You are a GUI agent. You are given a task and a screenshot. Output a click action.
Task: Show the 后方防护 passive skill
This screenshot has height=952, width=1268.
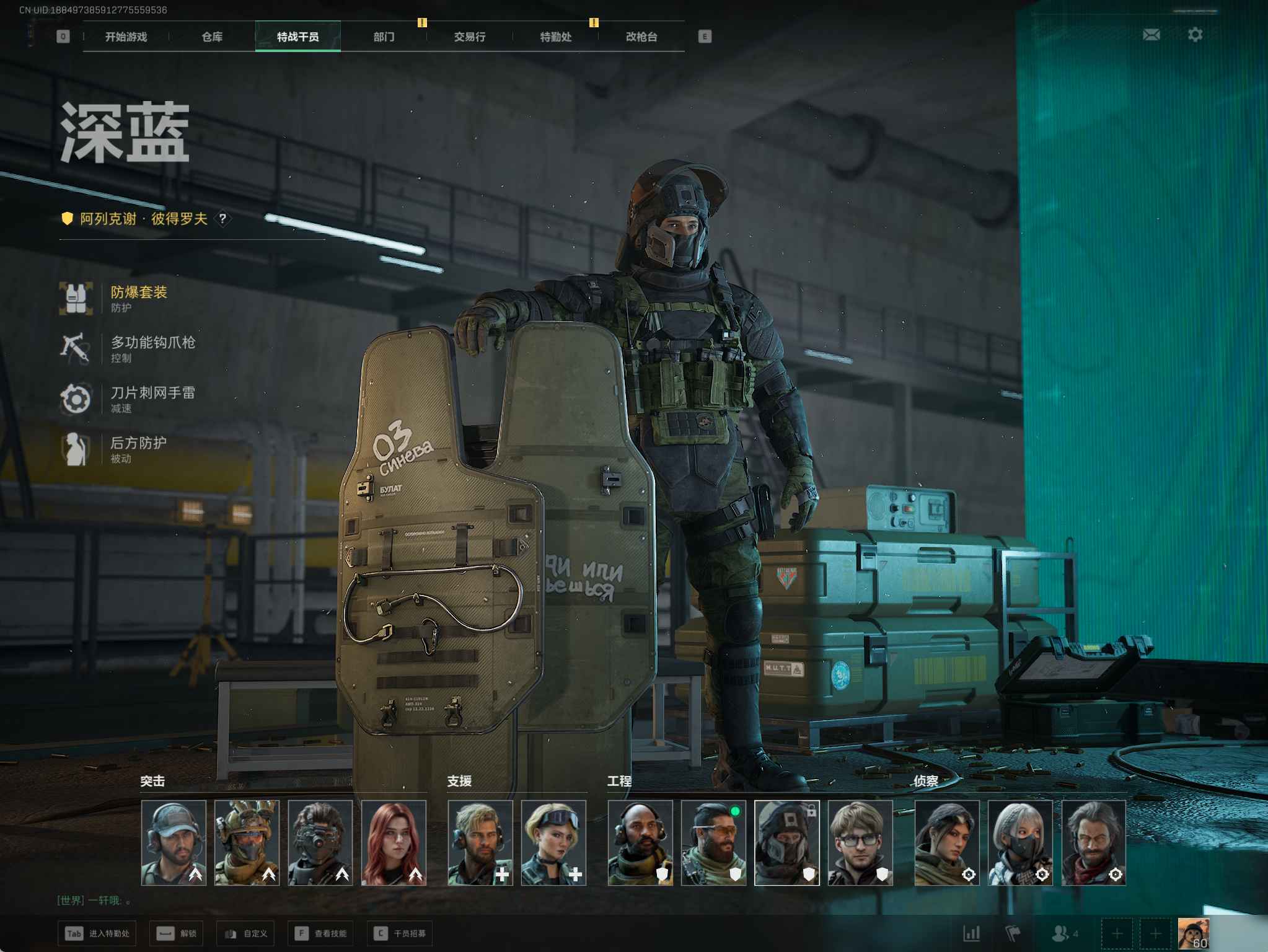tap(138, 449)
